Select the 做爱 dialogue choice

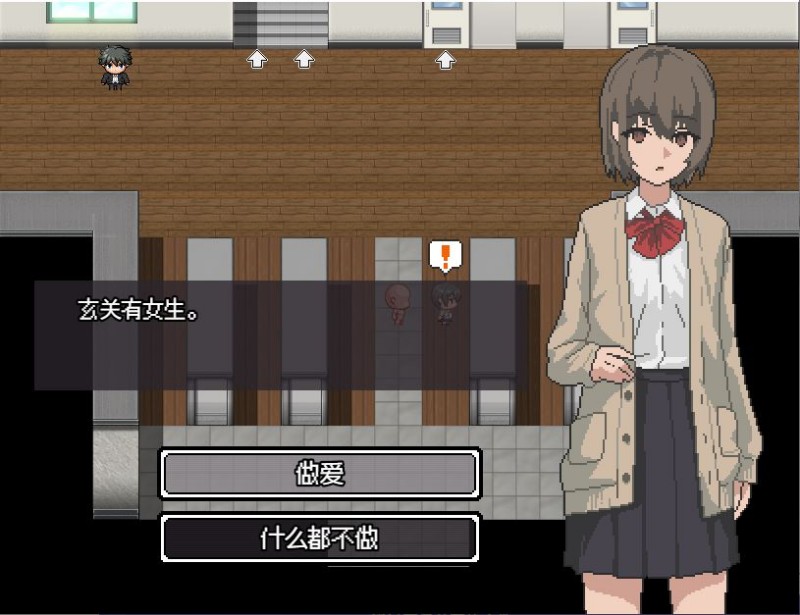pos(320,474)
